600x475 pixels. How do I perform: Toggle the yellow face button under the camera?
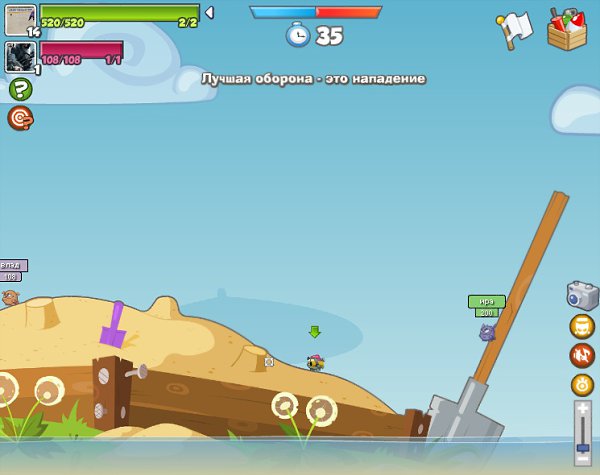[582, 326]
